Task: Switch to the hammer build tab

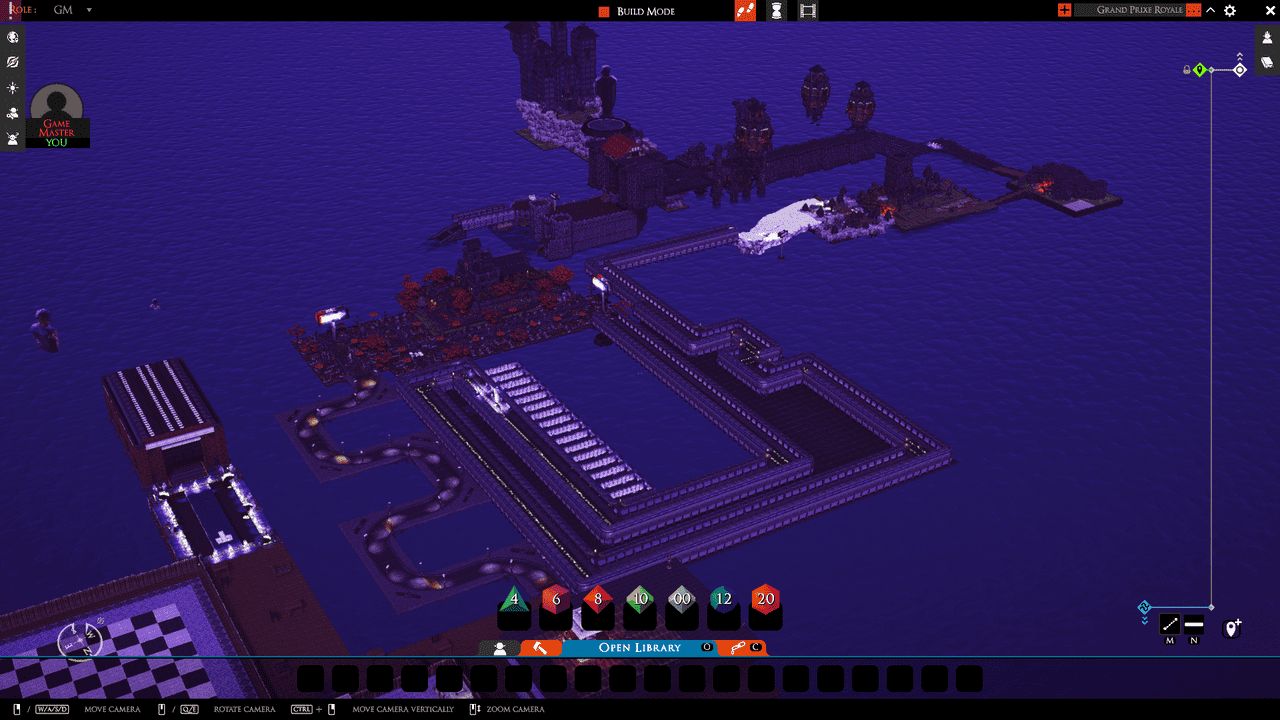Action: coord(541,648)
